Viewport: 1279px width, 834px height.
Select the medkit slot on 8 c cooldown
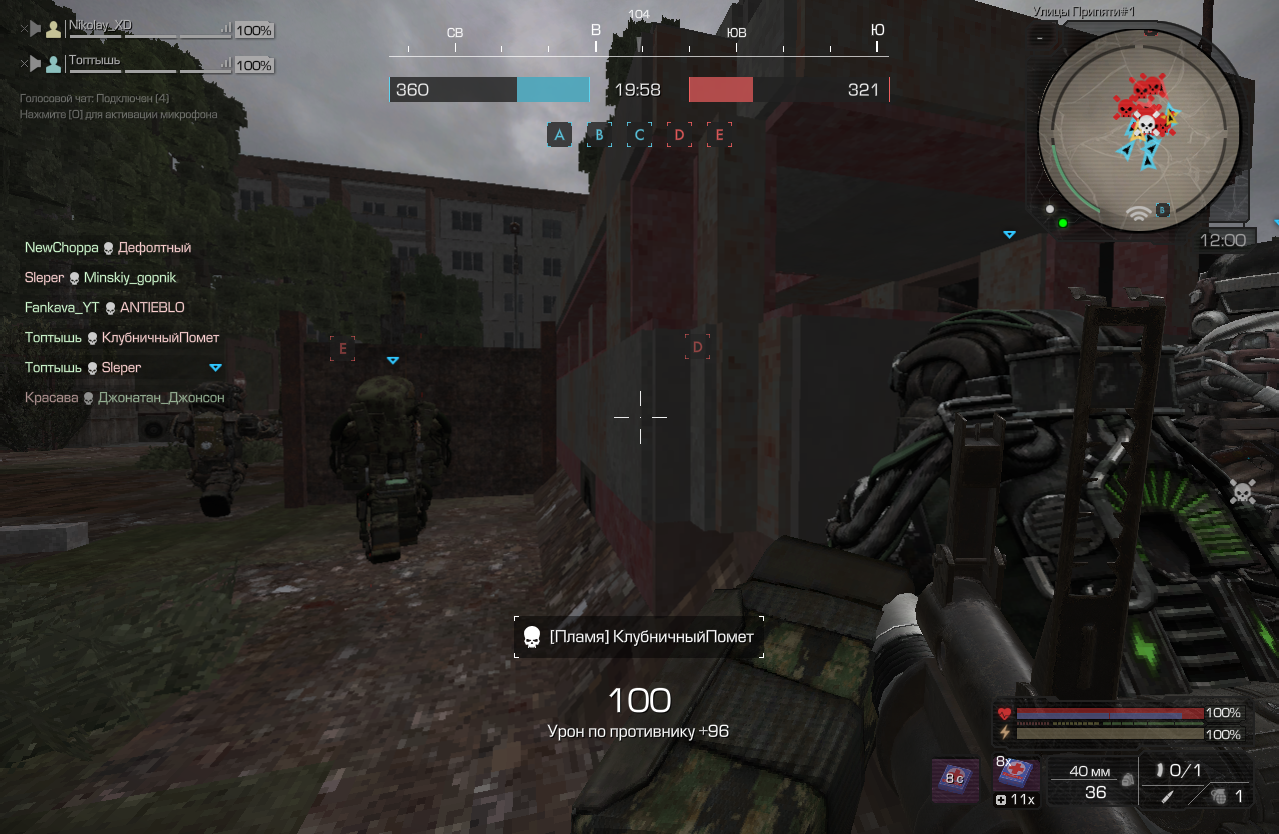(x=955, y=779)
